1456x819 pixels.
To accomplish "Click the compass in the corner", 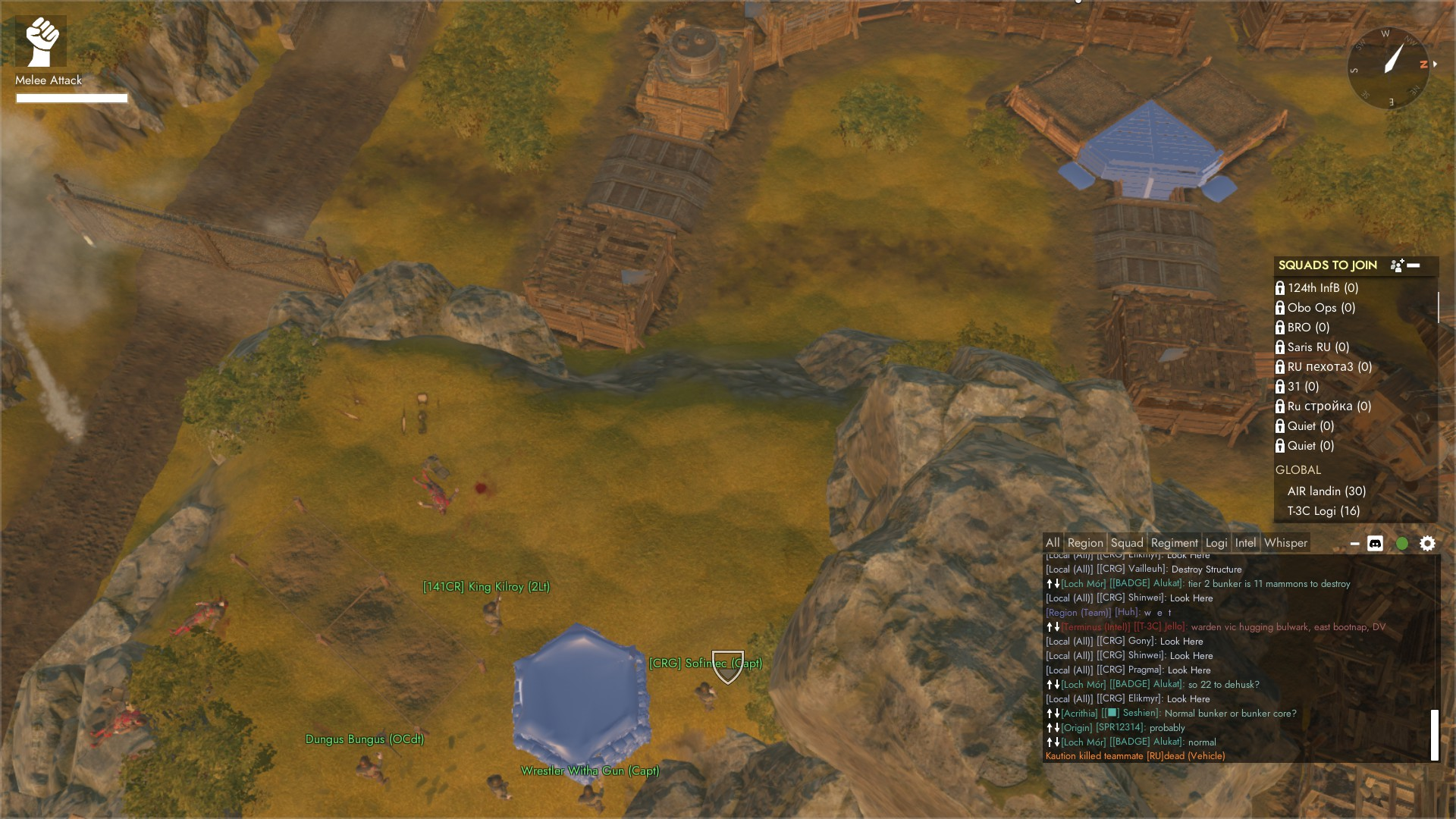I will point(1389,67).
